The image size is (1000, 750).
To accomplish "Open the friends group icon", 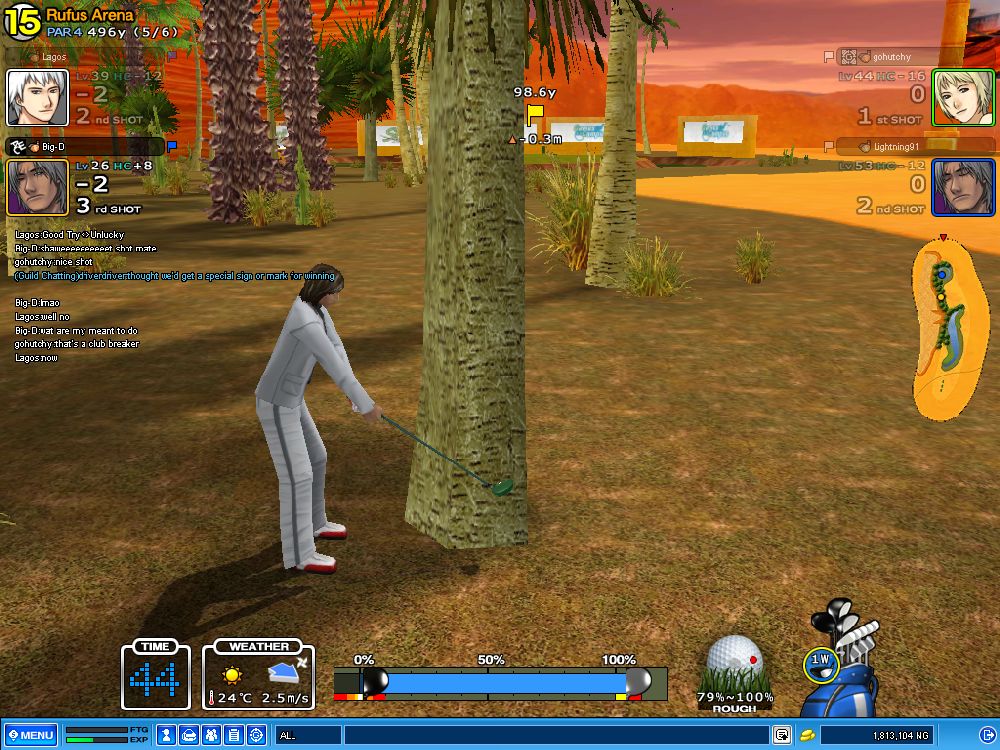I will tap(211, 735).
